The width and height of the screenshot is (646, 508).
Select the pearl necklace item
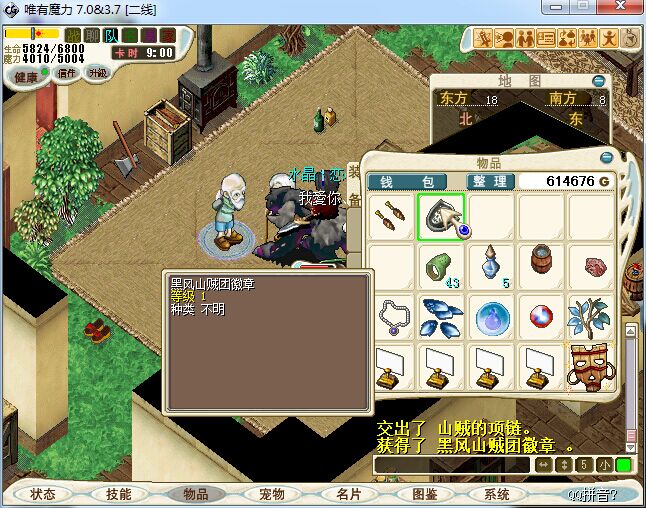coord(392,316)
